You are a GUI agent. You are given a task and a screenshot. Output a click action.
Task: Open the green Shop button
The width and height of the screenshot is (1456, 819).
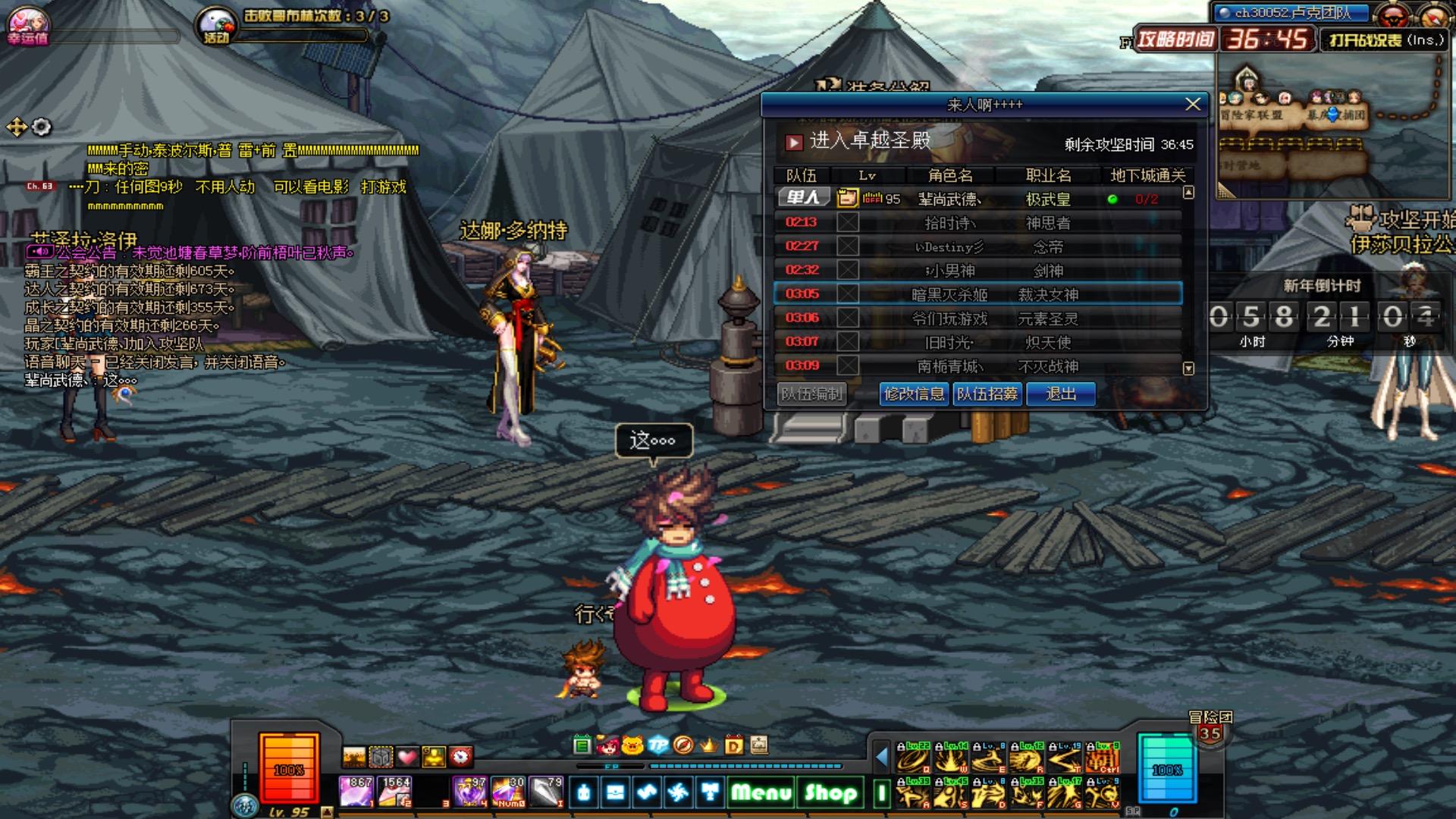(x=830, y=793)
